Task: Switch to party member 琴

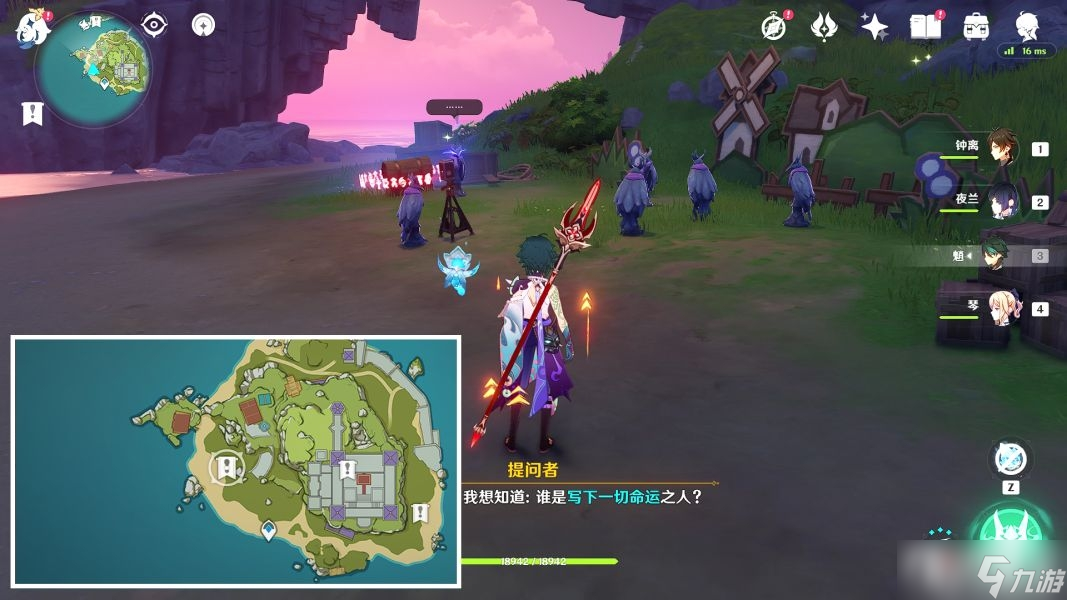Action: (x=1002, y=308)
